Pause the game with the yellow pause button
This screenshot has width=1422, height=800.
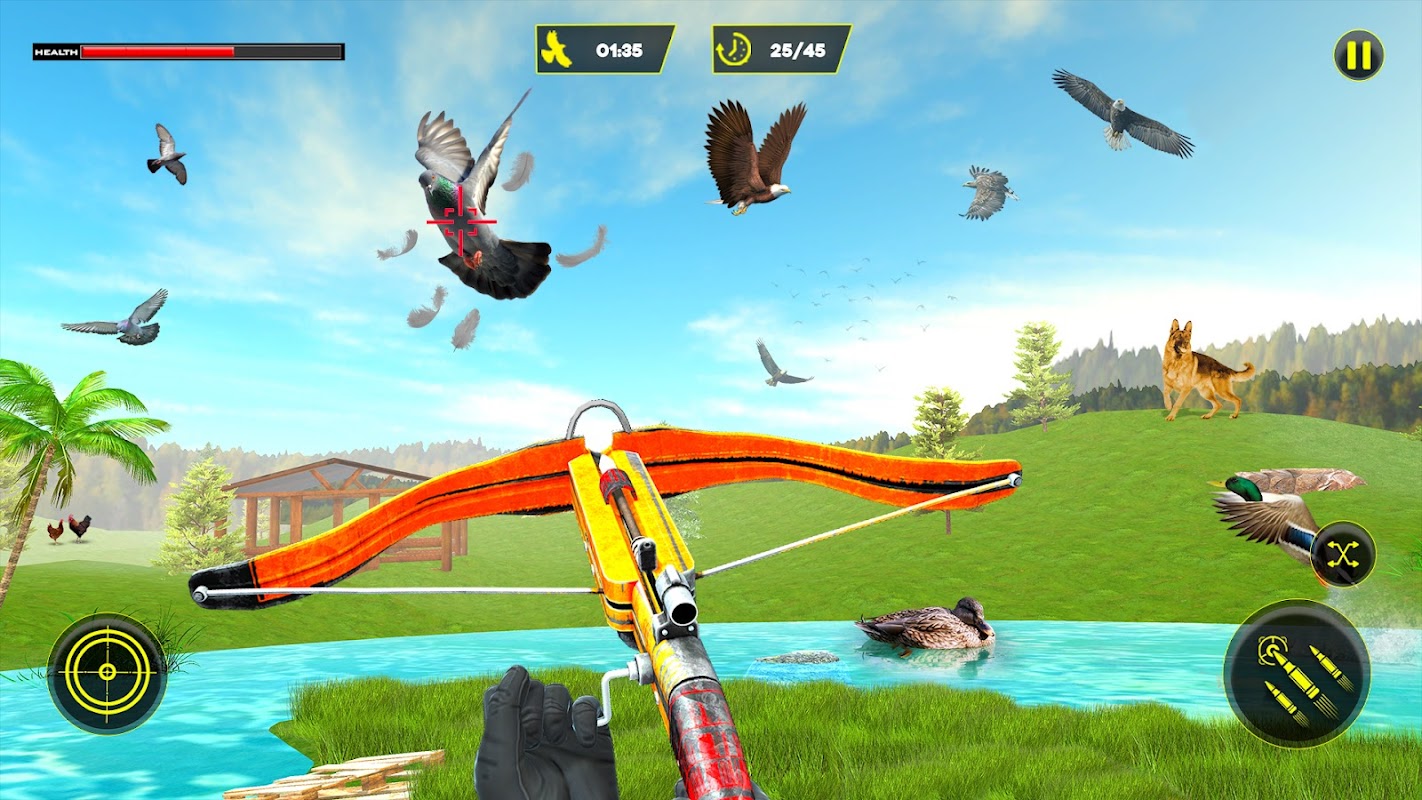click(x=1358, y=55)
